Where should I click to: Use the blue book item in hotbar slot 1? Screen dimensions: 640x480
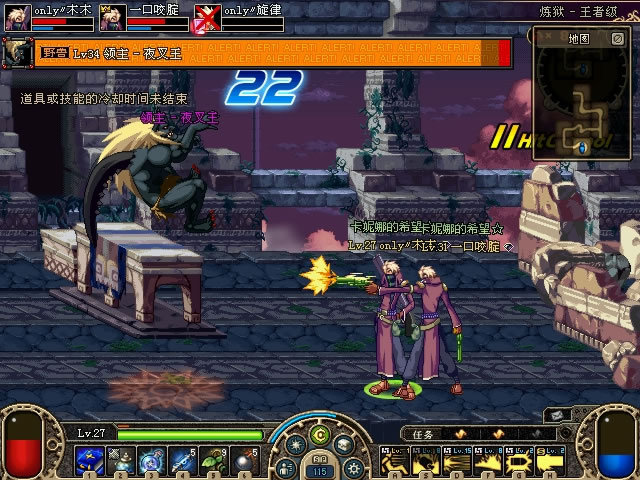pos(87,460)
